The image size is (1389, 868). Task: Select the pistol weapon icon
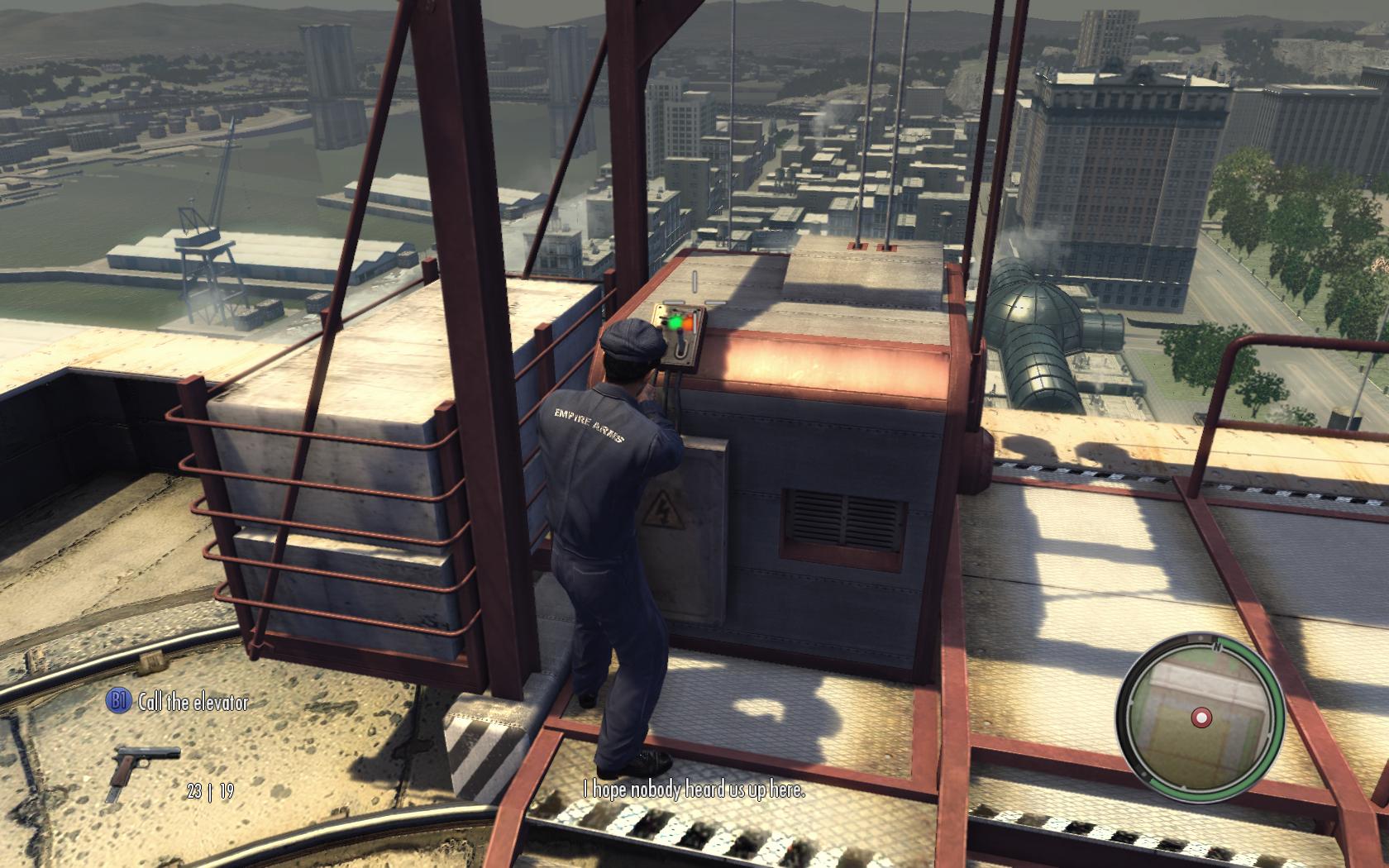[x=143, y=771]
